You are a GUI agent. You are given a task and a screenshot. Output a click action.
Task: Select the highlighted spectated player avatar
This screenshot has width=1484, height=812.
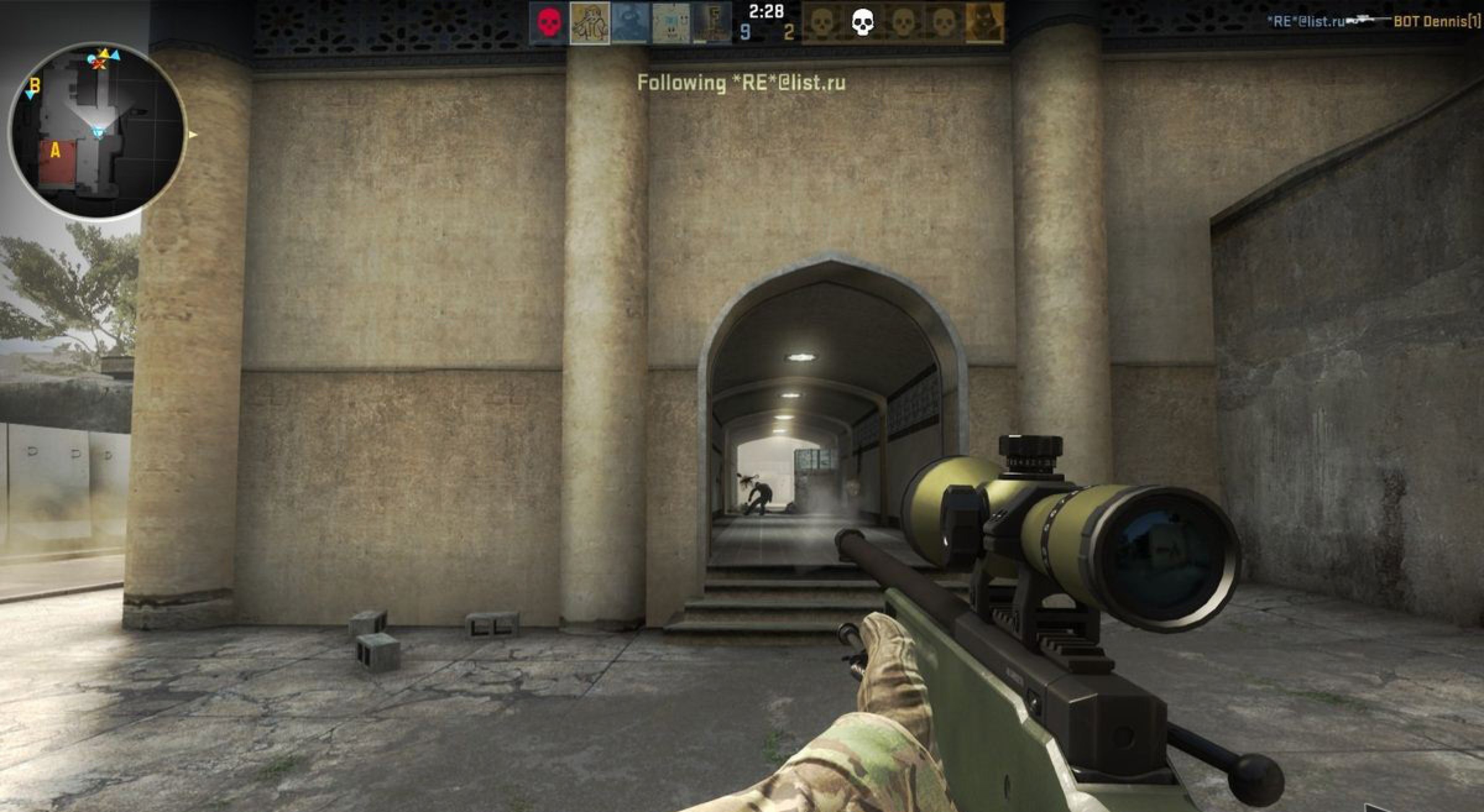589,23
